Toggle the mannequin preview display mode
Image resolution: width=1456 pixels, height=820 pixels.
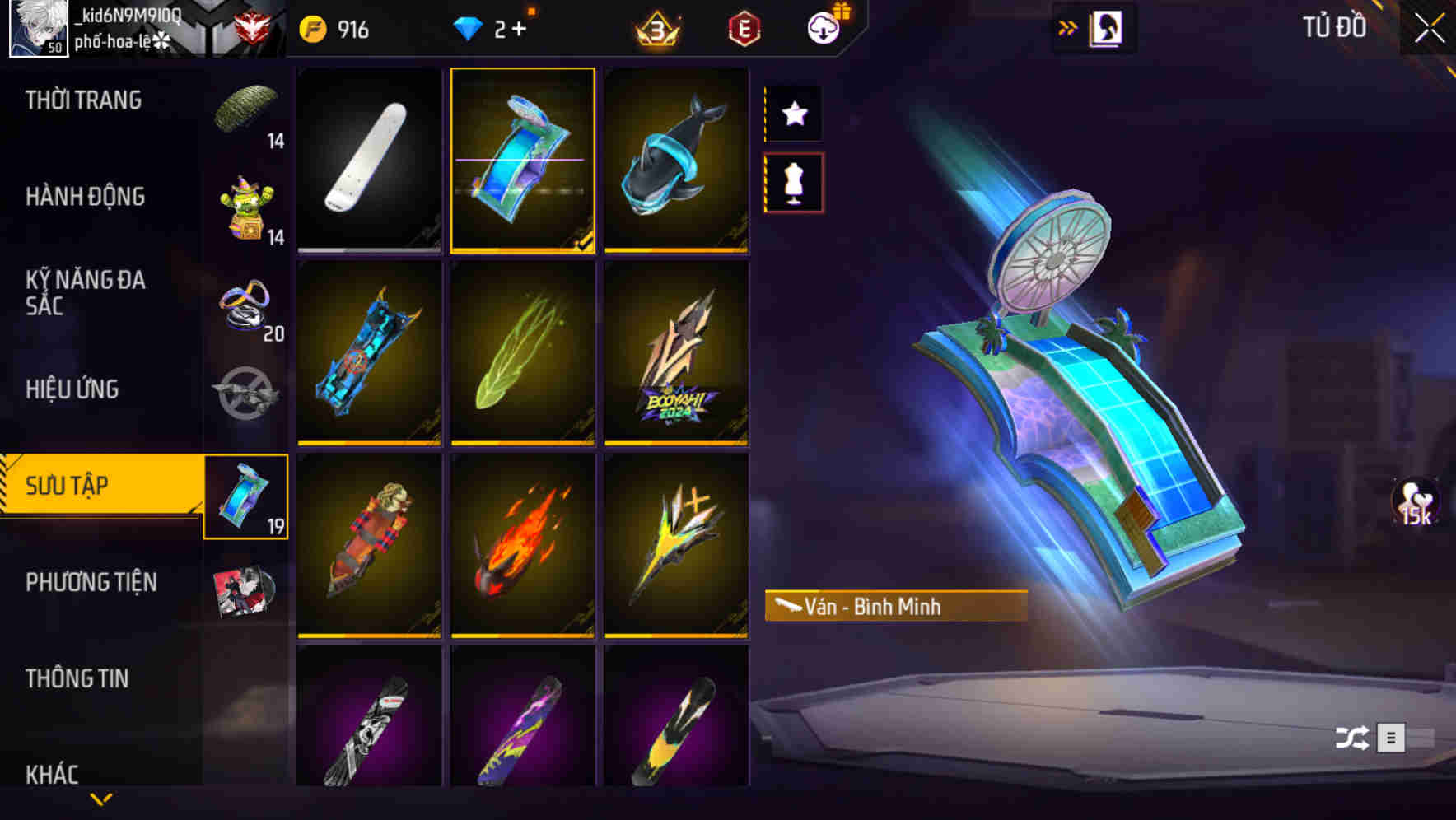click(x=793, y=183)
